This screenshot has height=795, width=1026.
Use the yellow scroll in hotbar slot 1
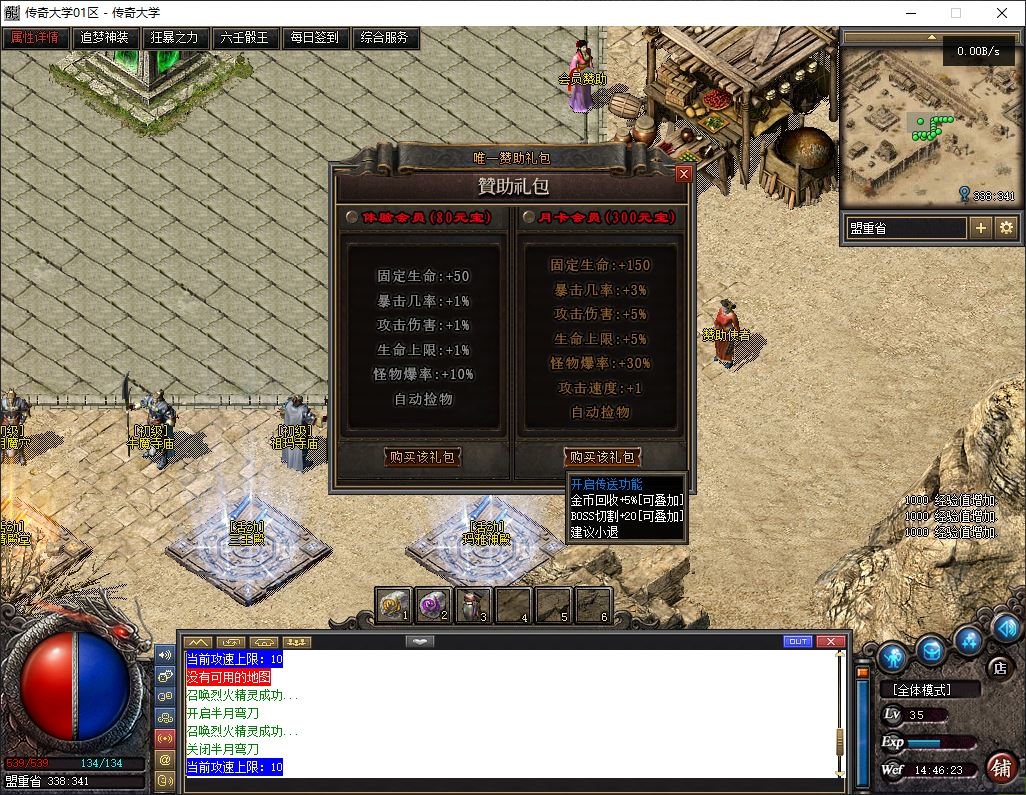pos(393,604)
